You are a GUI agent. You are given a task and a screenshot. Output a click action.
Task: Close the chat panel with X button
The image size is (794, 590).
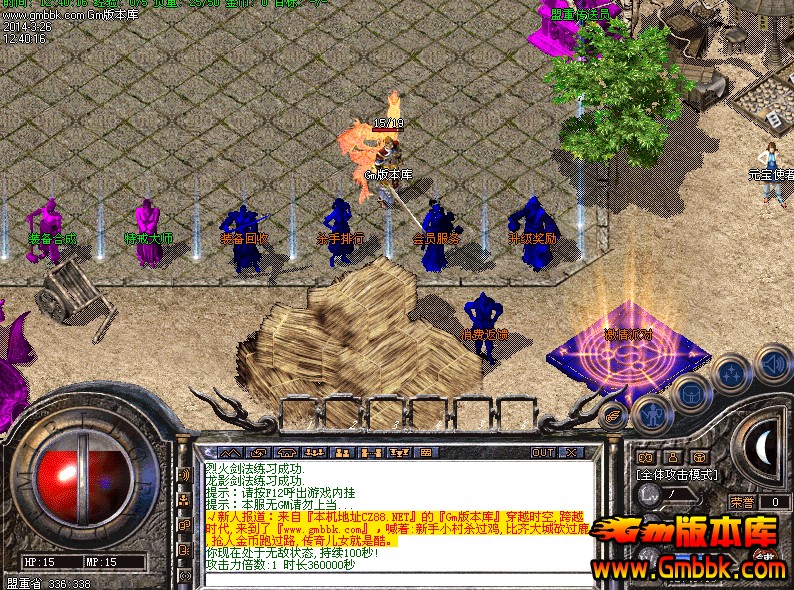(x=571, y=452)
